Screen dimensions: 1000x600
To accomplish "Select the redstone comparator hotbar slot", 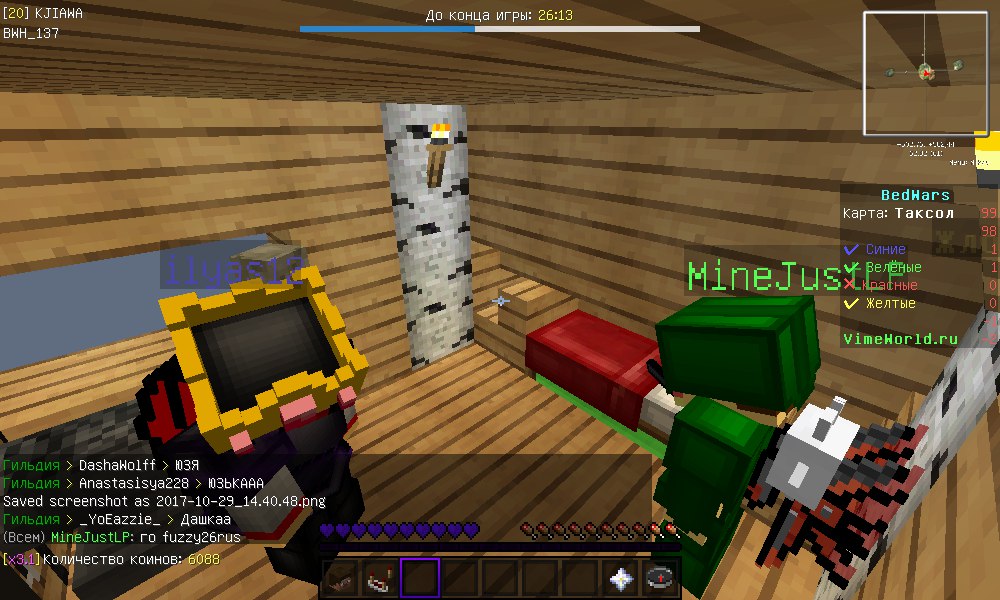I will click(x=381, y=578).
